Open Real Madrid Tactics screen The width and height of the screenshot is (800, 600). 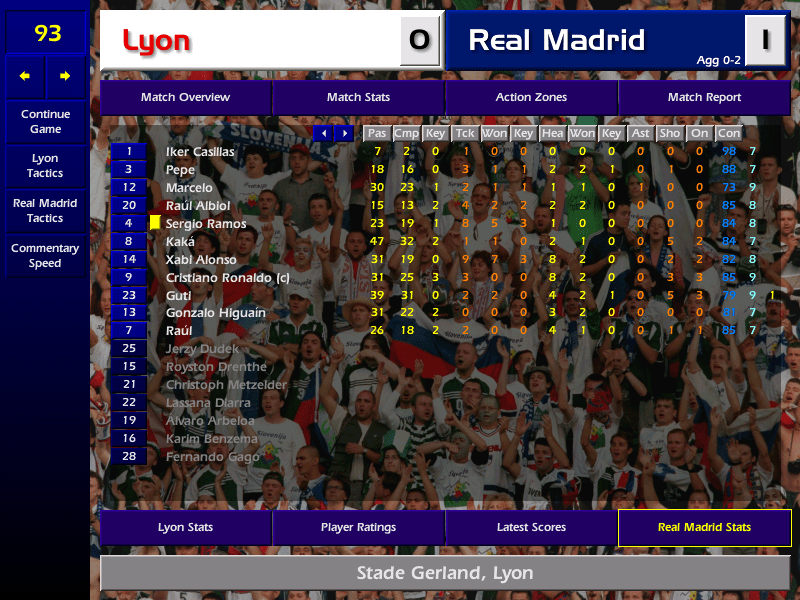[45, 210]
